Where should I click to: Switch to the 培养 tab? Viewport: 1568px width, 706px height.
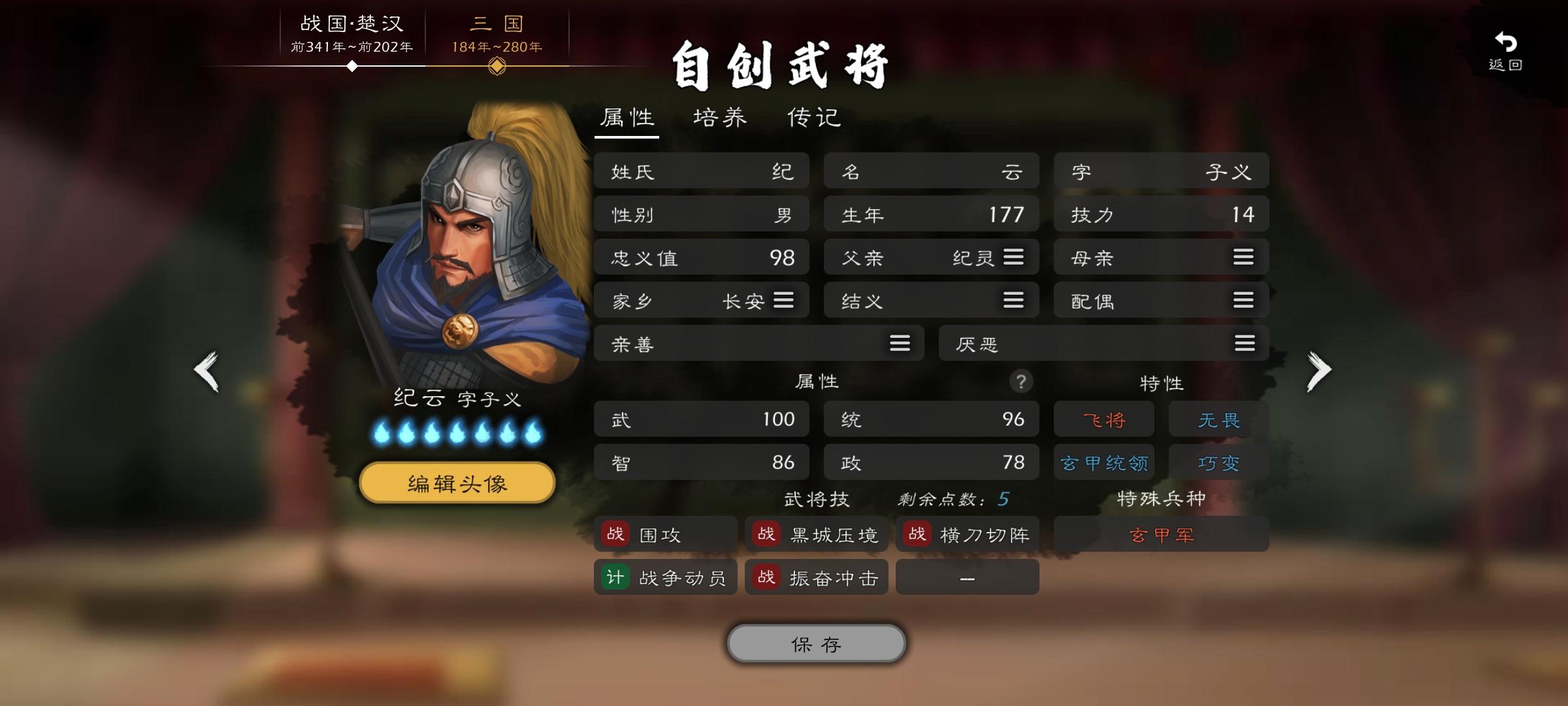pyautogui.click(x=719, y=118)
